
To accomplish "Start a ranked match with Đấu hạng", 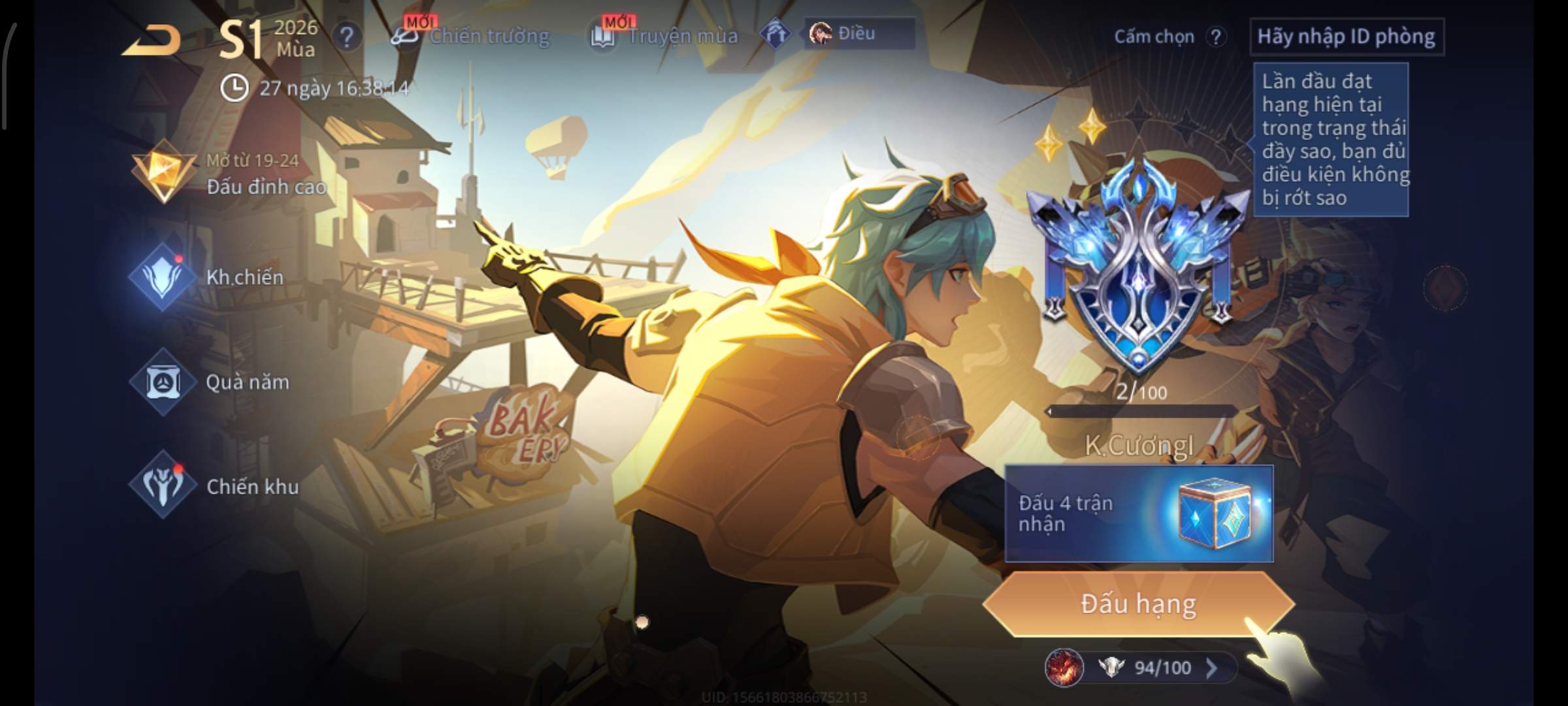I will [1138, 604].
